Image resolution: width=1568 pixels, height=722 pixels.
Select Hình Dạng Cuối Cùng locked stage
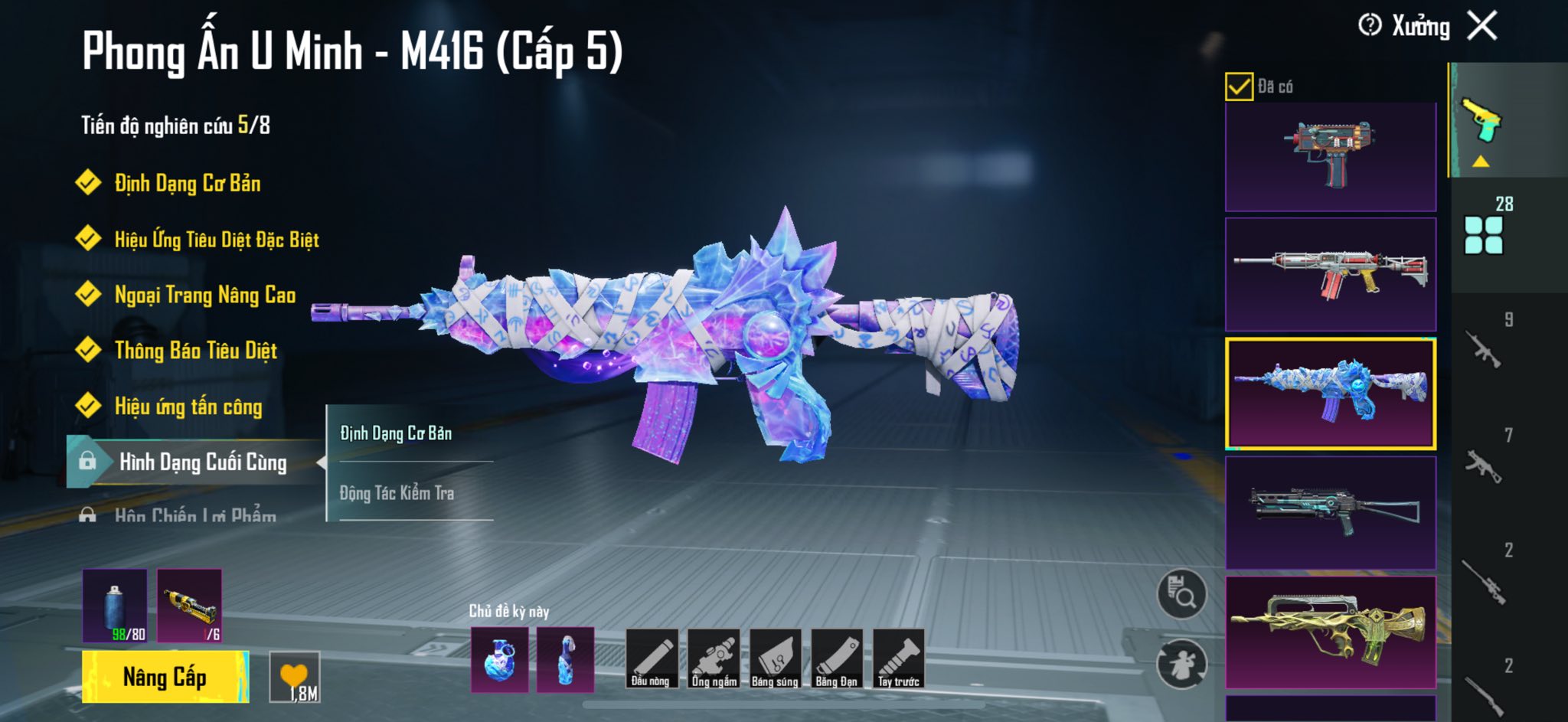[x=202, y=462]
